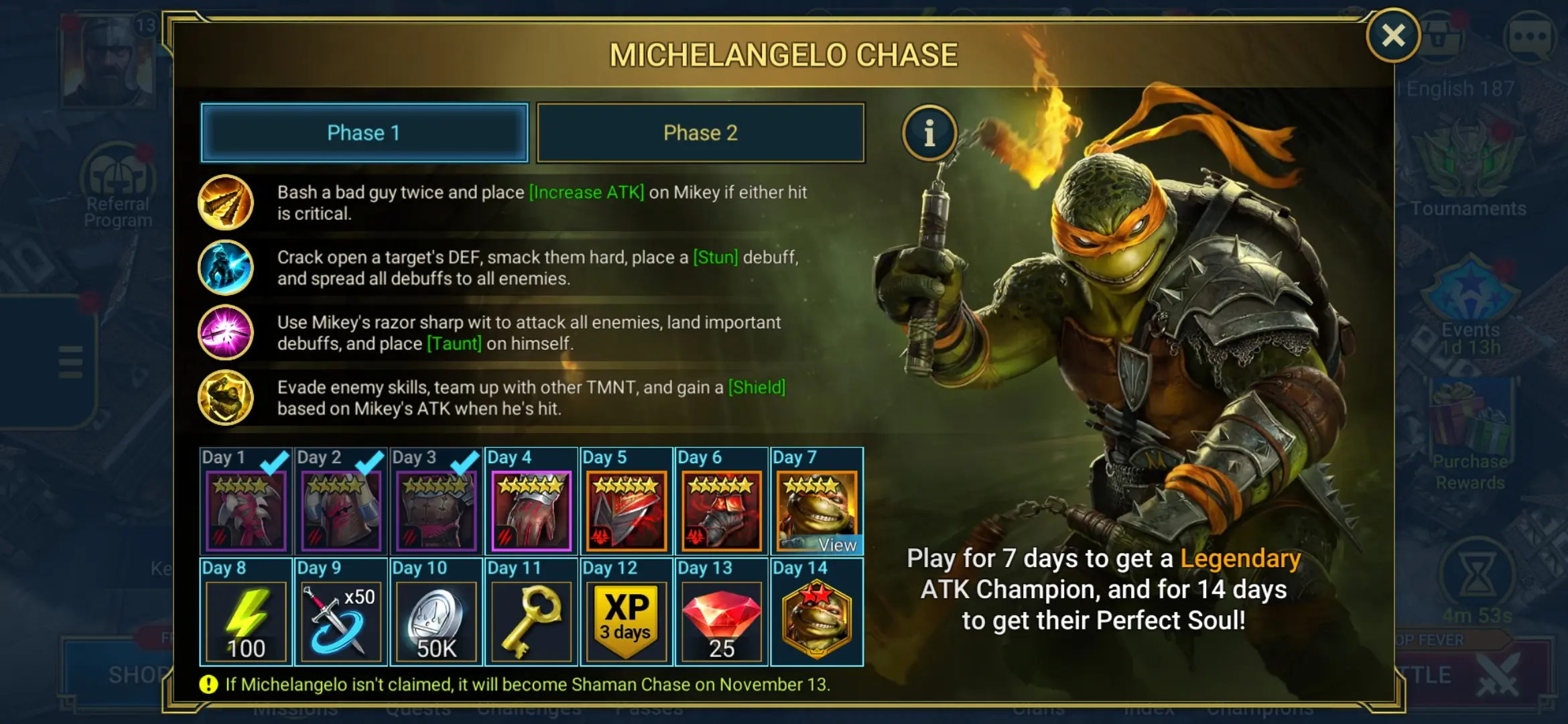The image size is (1568, 724).
Task: Select the Day 12 XP boost reward
Action: click(626, 621)
